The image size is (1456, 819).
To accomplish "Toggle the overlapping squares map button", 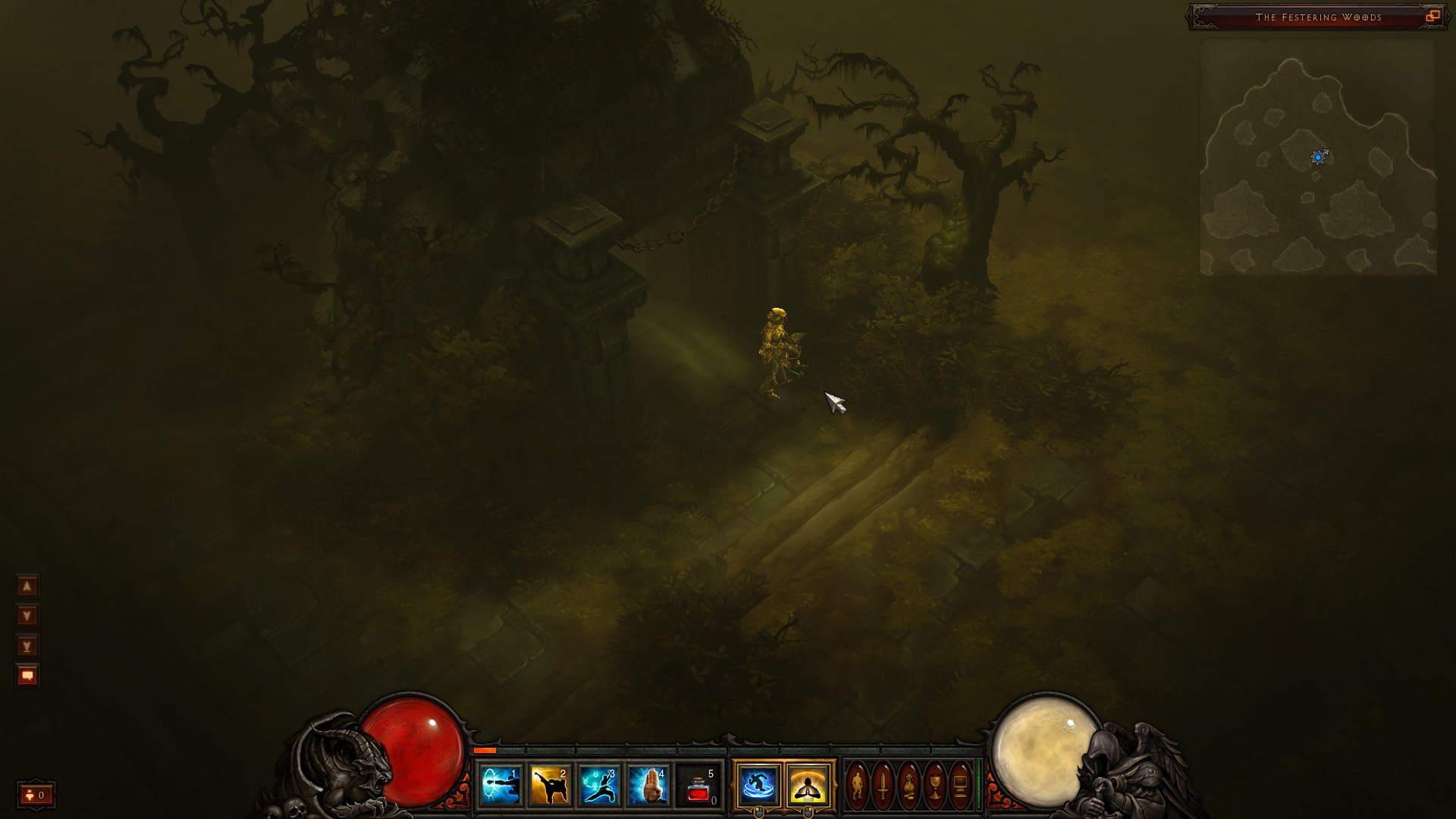I will tap(1432, 16).
